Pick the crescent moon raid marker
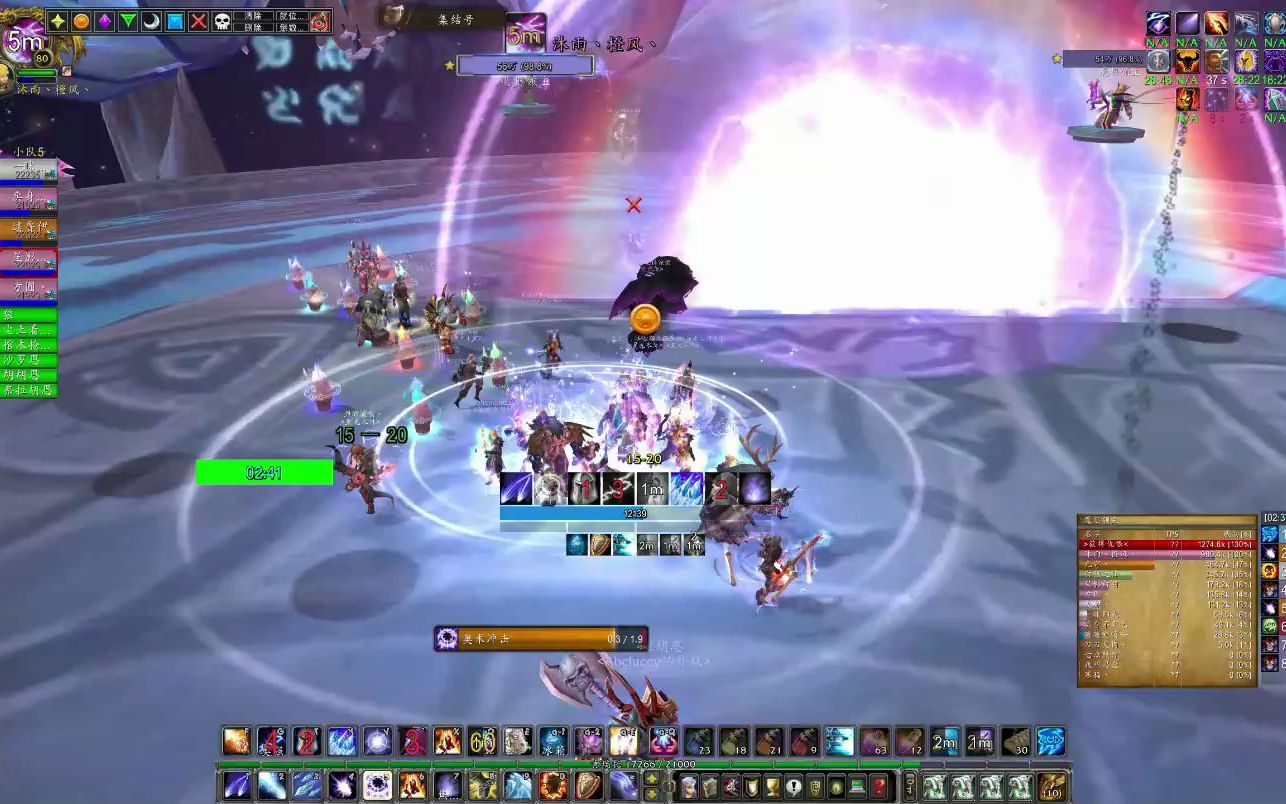This screenshot has height=804, width=1286. tap(151, 21)
